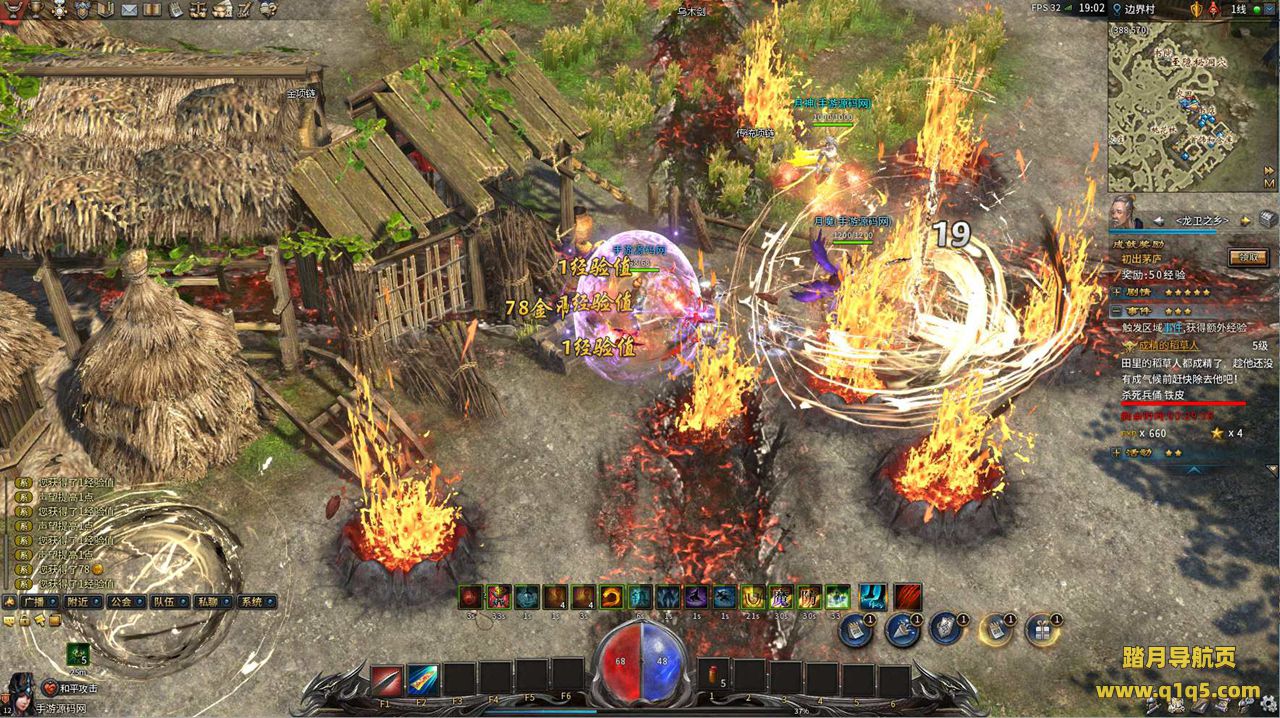Viewport: 1280px width, 718px height.
Task: Activate the blue F2 skill slot
Action: point(422,680)
